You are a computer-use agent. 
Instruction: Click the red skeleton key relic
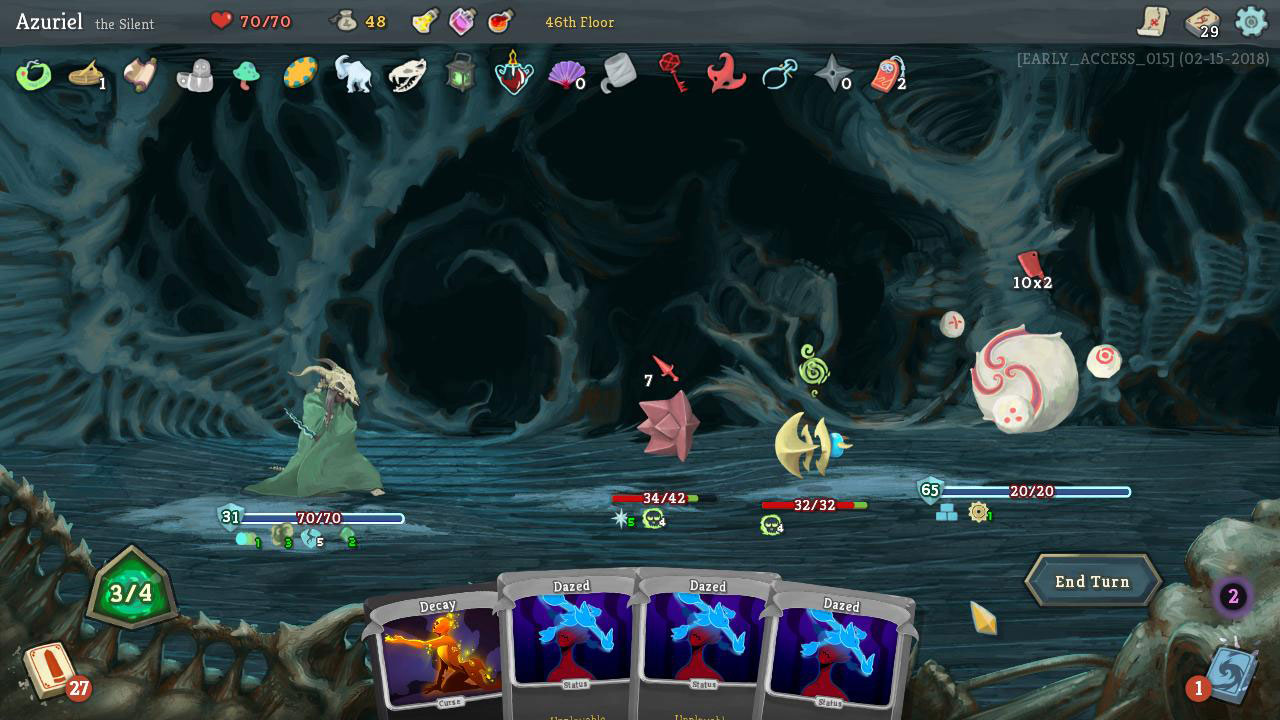(671, 75)
